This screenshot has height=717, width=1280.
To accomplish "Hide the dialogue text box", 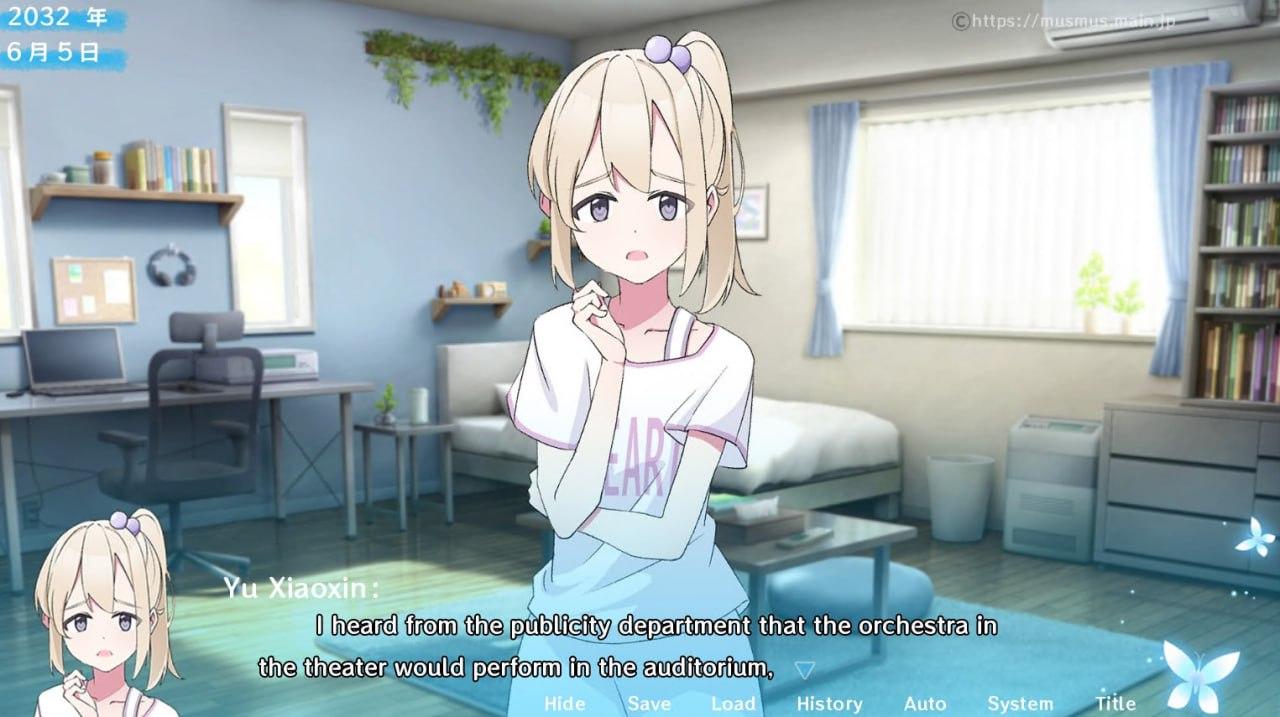I will pyautogui.click(x=565, y=704).
